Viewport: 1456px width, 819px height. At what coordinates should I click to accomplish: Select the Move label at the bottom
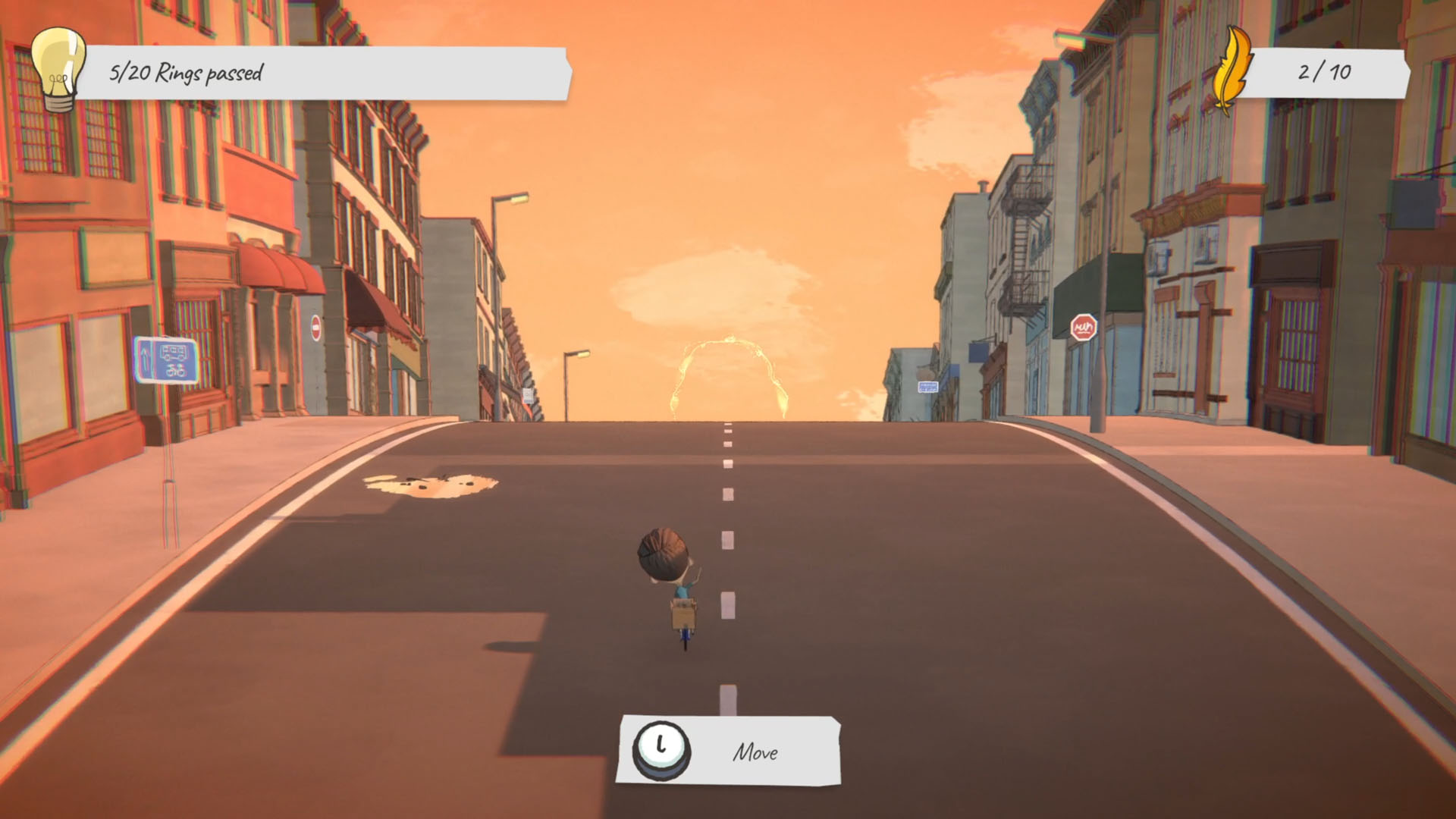click(755, 753)
